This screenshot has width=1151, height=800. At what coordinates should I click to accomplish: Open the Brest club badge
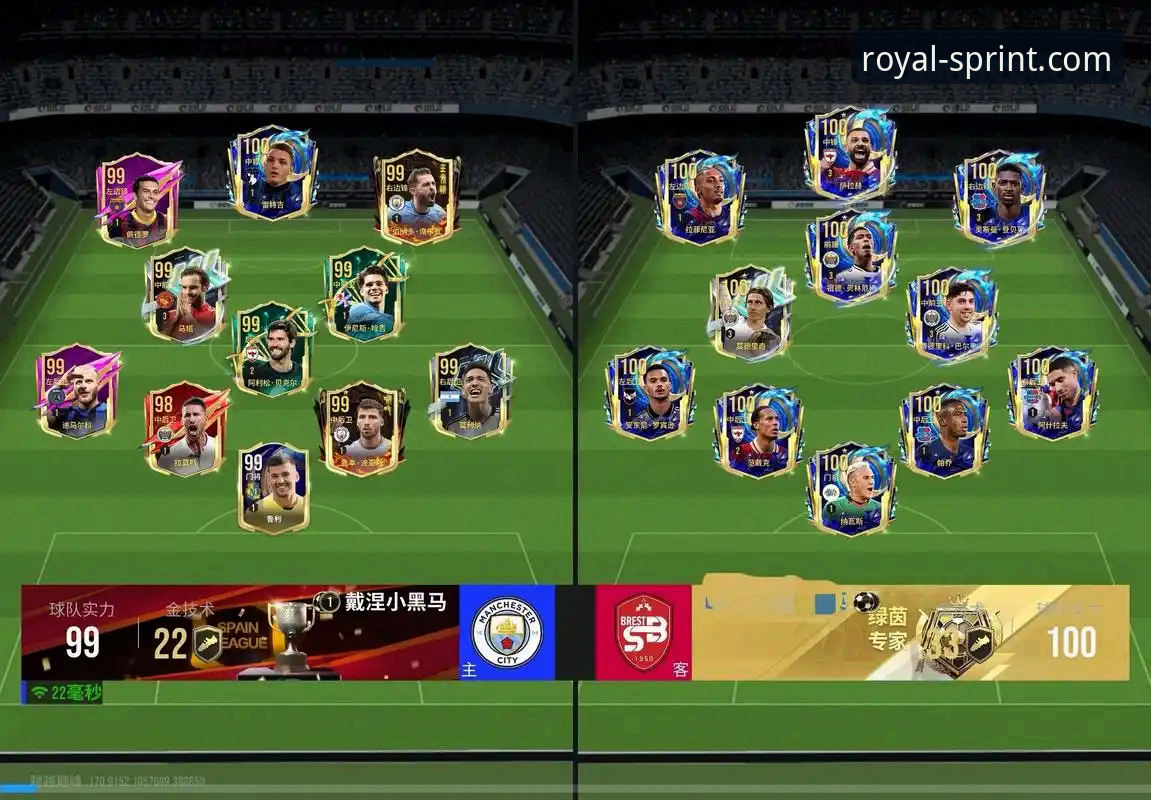(x=643, y=633)
